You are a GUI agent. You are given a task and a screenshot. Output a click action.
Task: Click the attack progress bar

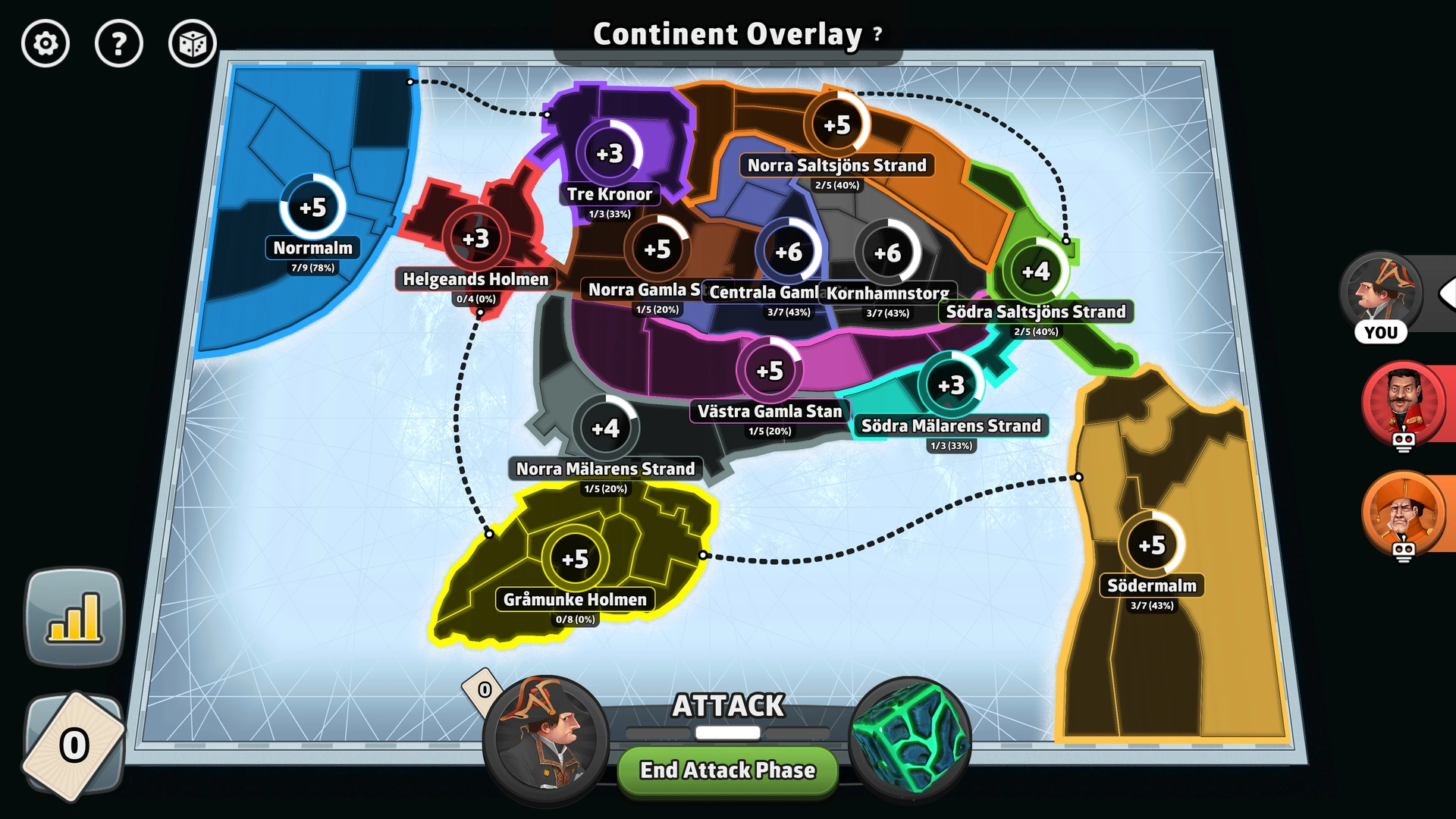(727, 733)
